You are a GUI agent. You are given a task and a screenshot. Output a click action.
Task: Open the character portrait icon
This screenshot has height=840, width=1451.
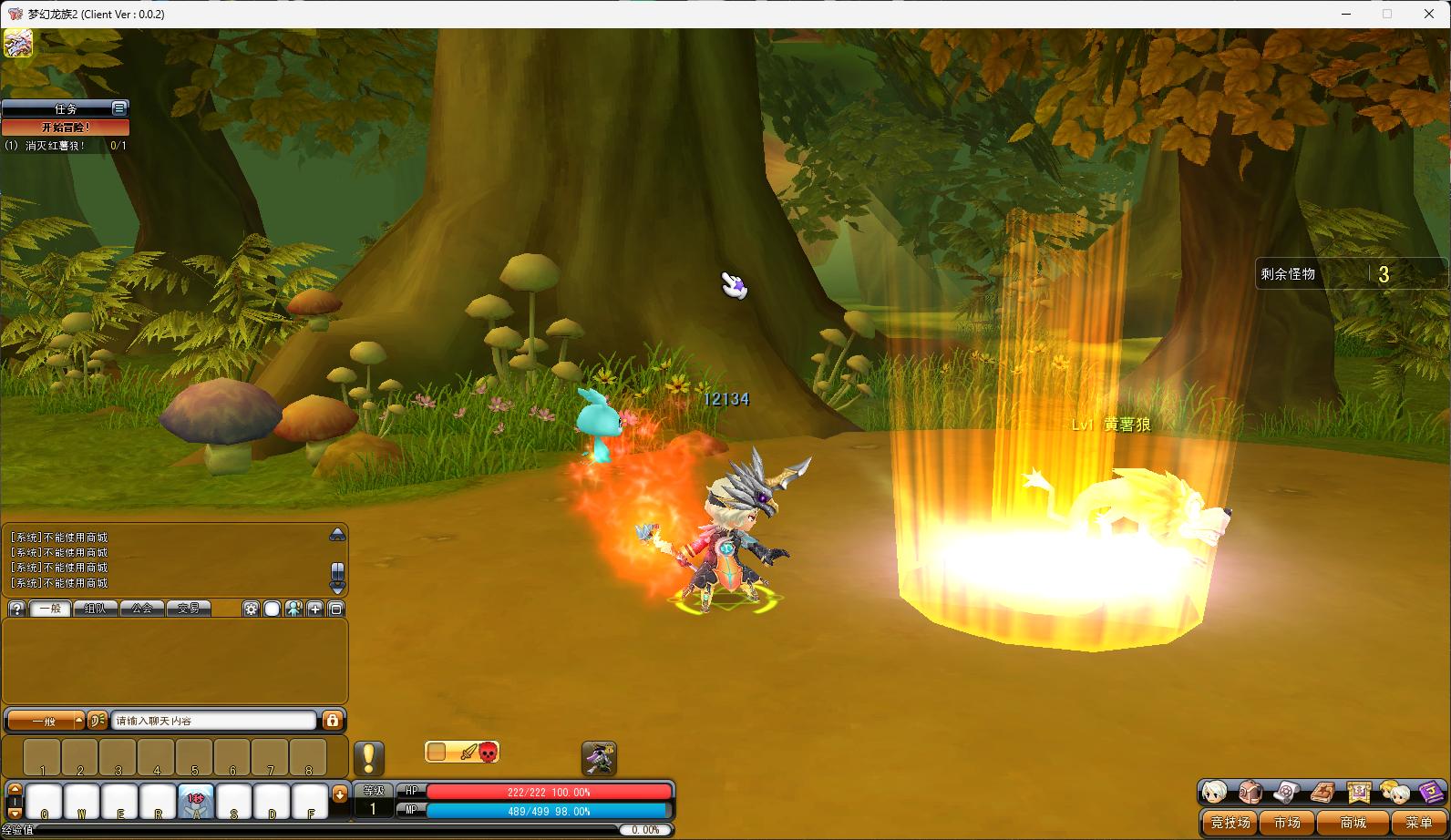(x=1214, y=792)
